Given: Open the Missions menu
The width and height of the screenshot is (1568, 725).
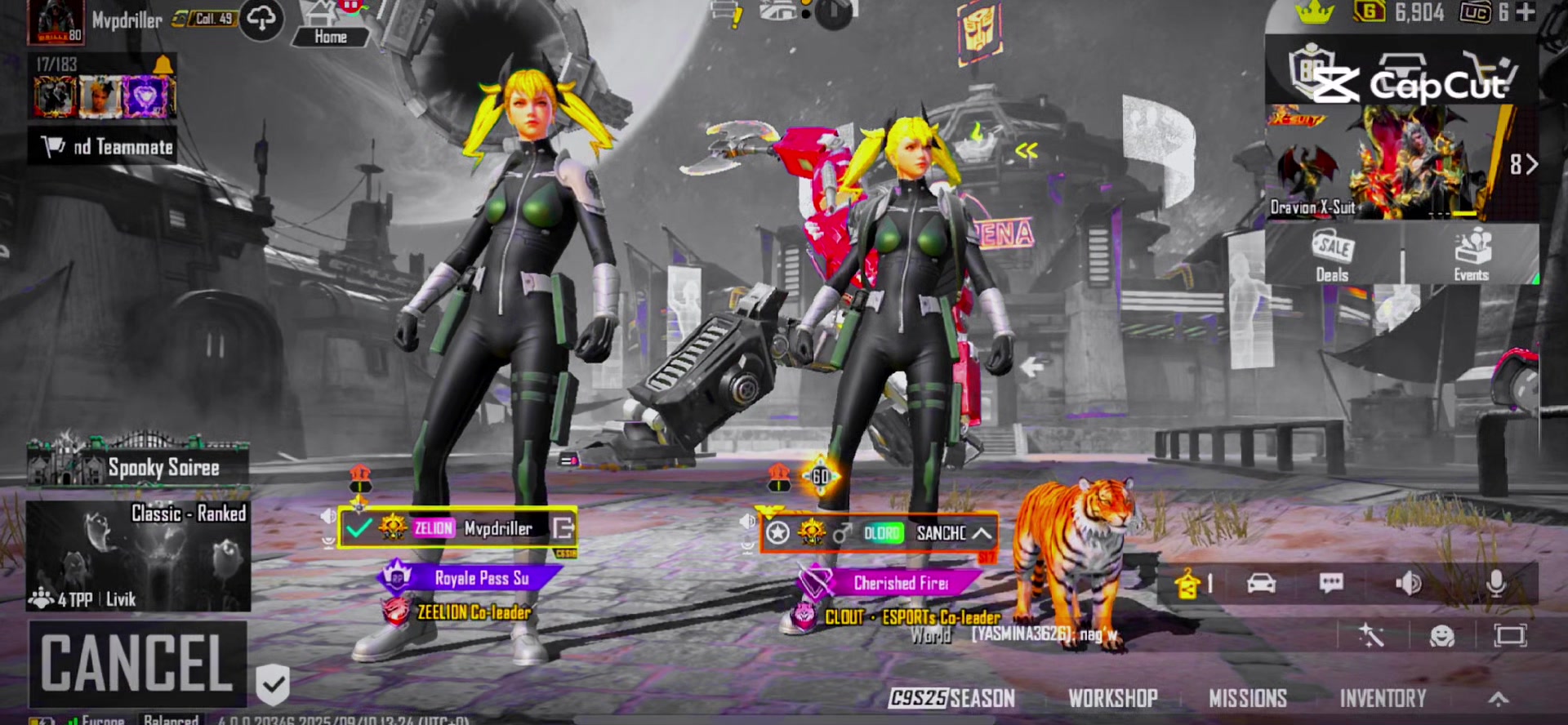Looking at the screenshot, I should [1247, 698].
